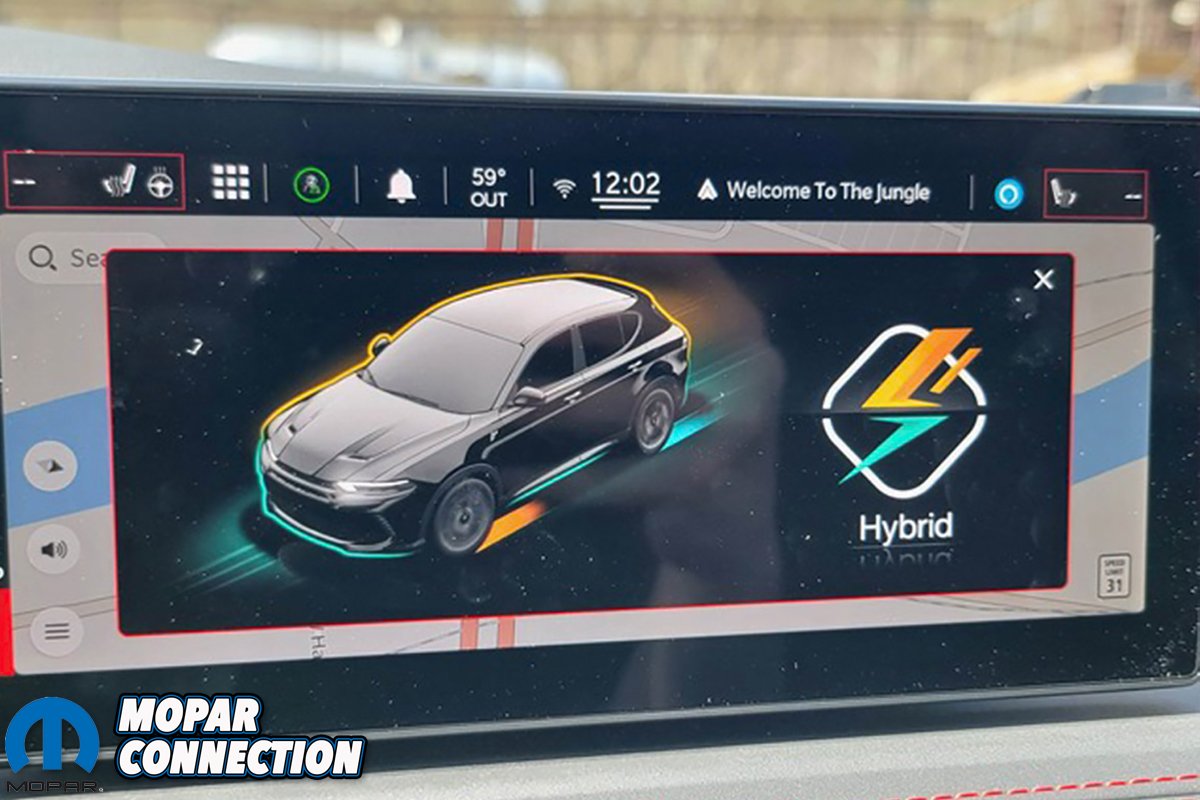The height and width of the screenshot is (800, 1200).
Task: Close the Hybrid drive mode popup
Action: pos(1043,280)
